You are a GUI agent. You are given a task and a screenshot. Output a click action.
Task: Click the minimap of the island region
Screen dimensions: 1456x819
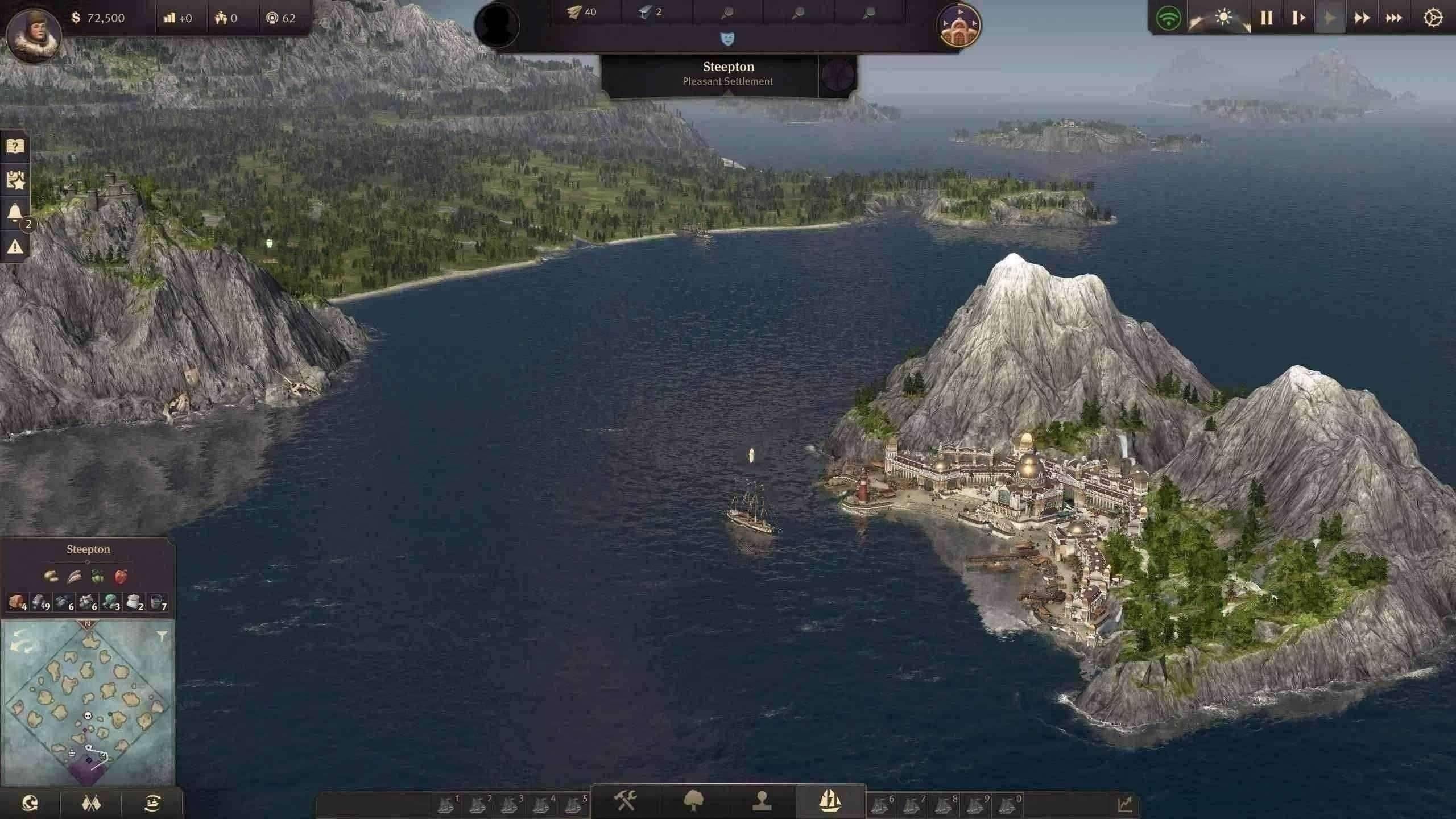click(x=88, y=702)
